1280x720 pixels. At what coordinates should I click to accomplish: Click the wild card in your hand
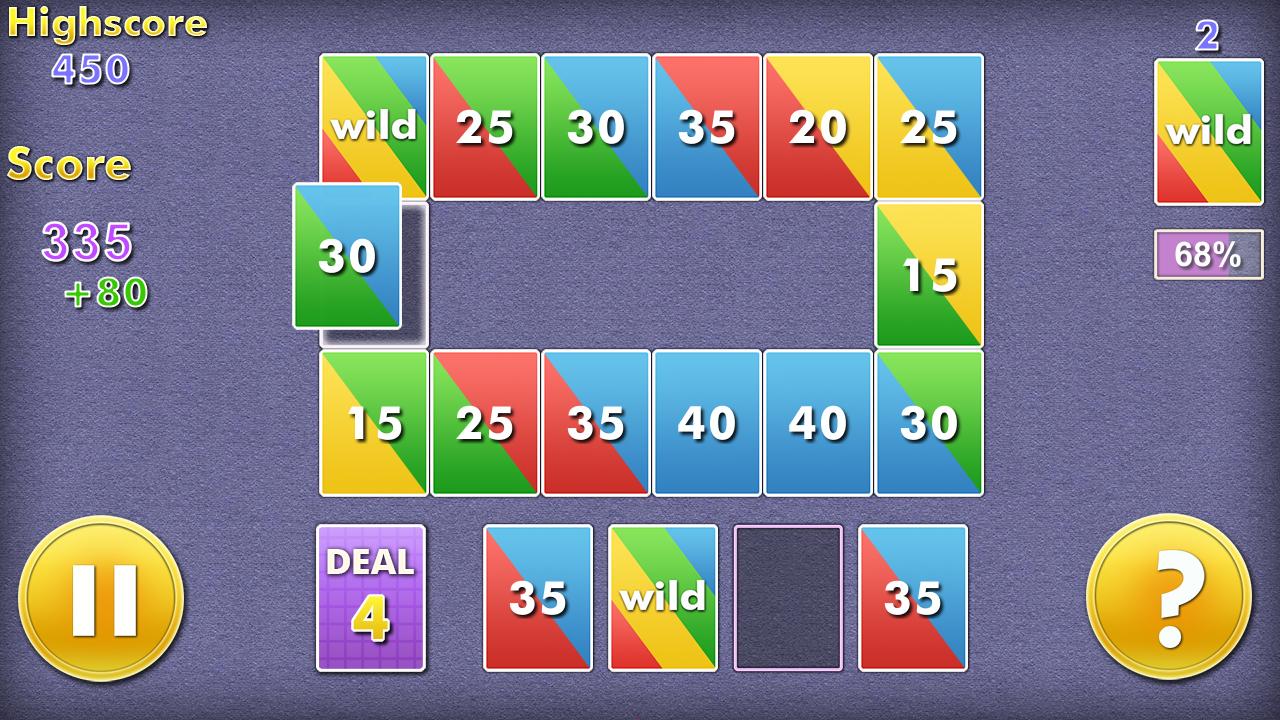[662, 595]
